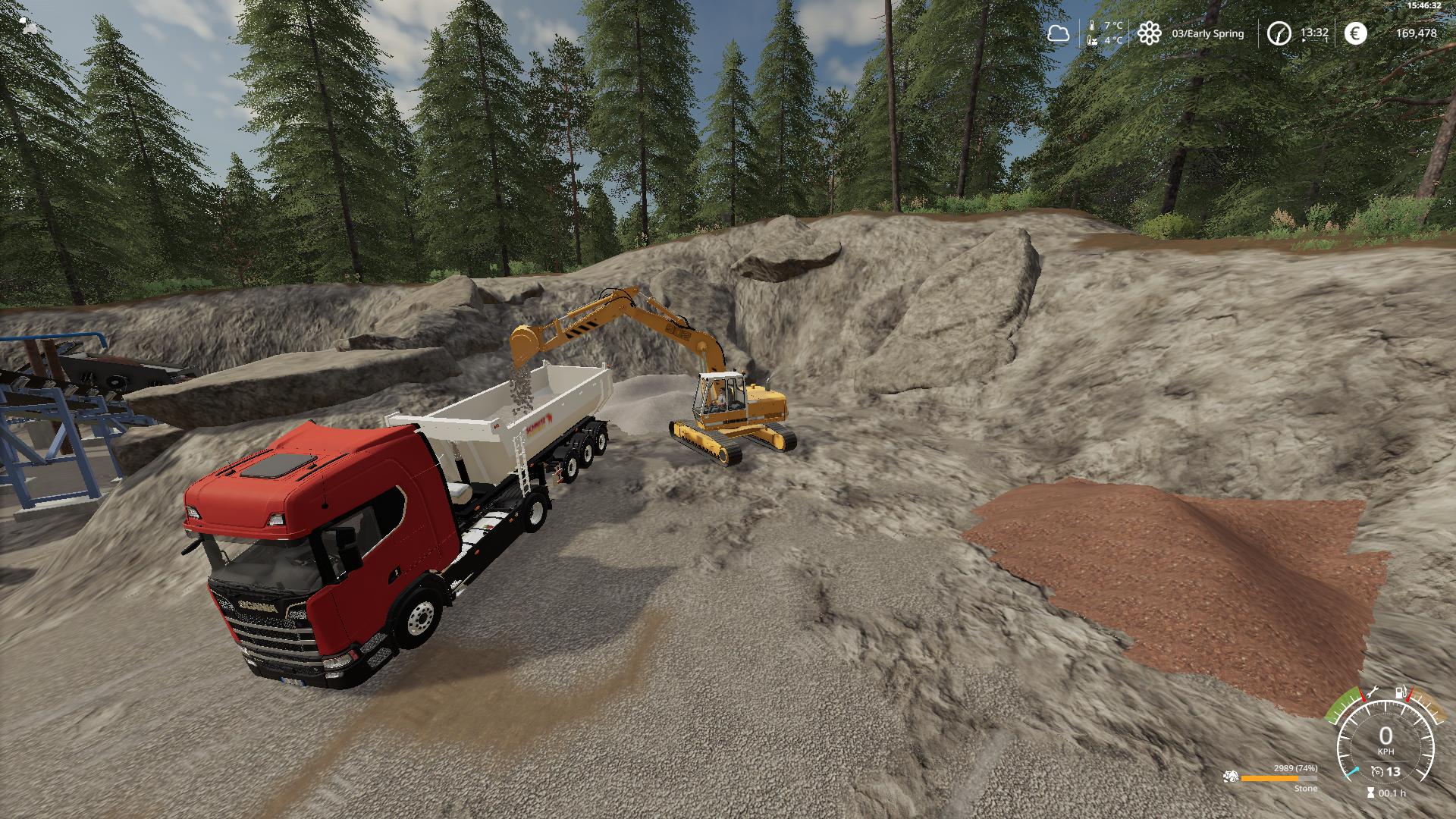The width and height of the screenshot is (1456, 819).
Task: Click the game clock icon
Action: tap(1279, 33)
